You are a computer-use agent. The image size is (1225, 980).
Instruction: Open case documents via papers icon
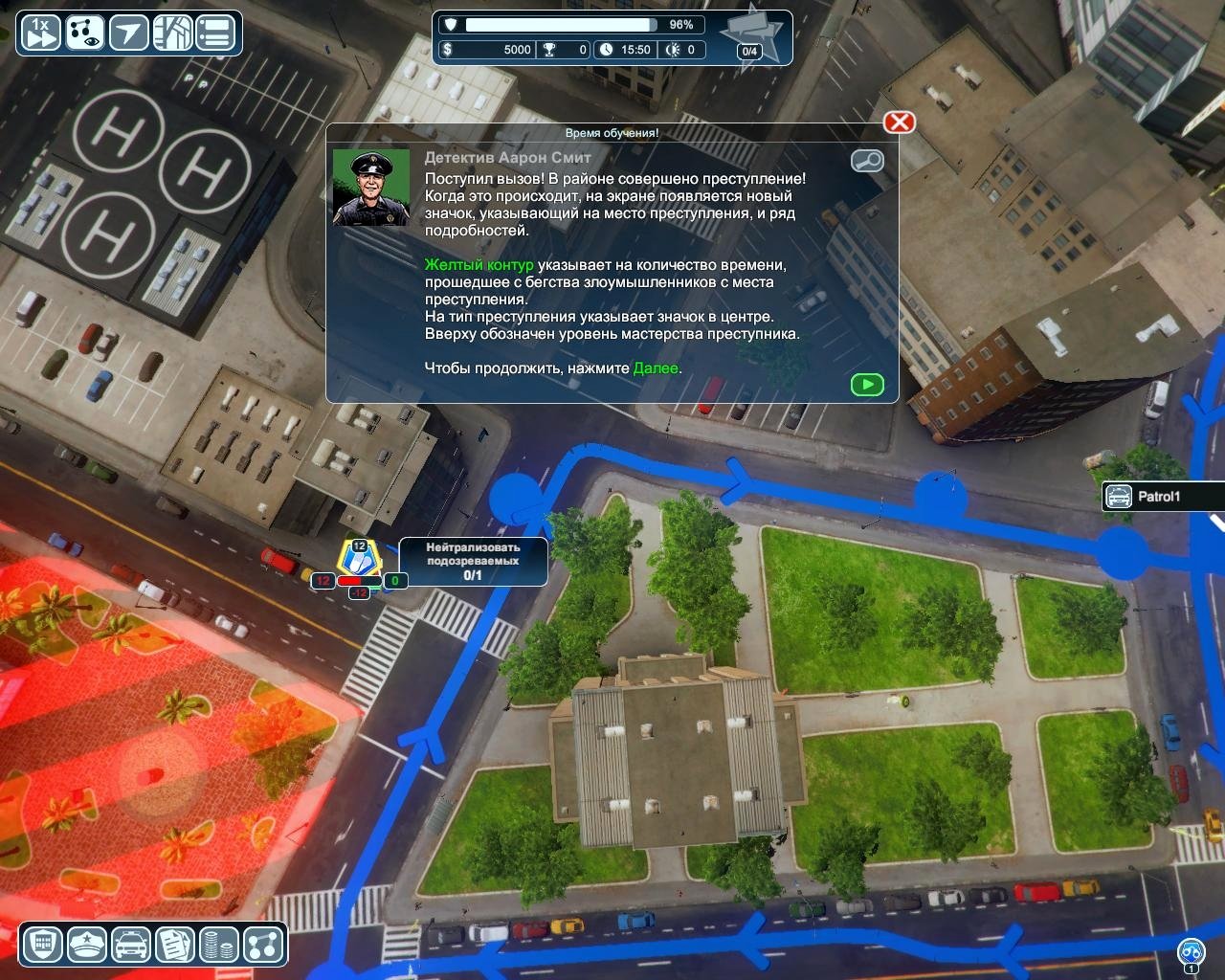(173, 946)
